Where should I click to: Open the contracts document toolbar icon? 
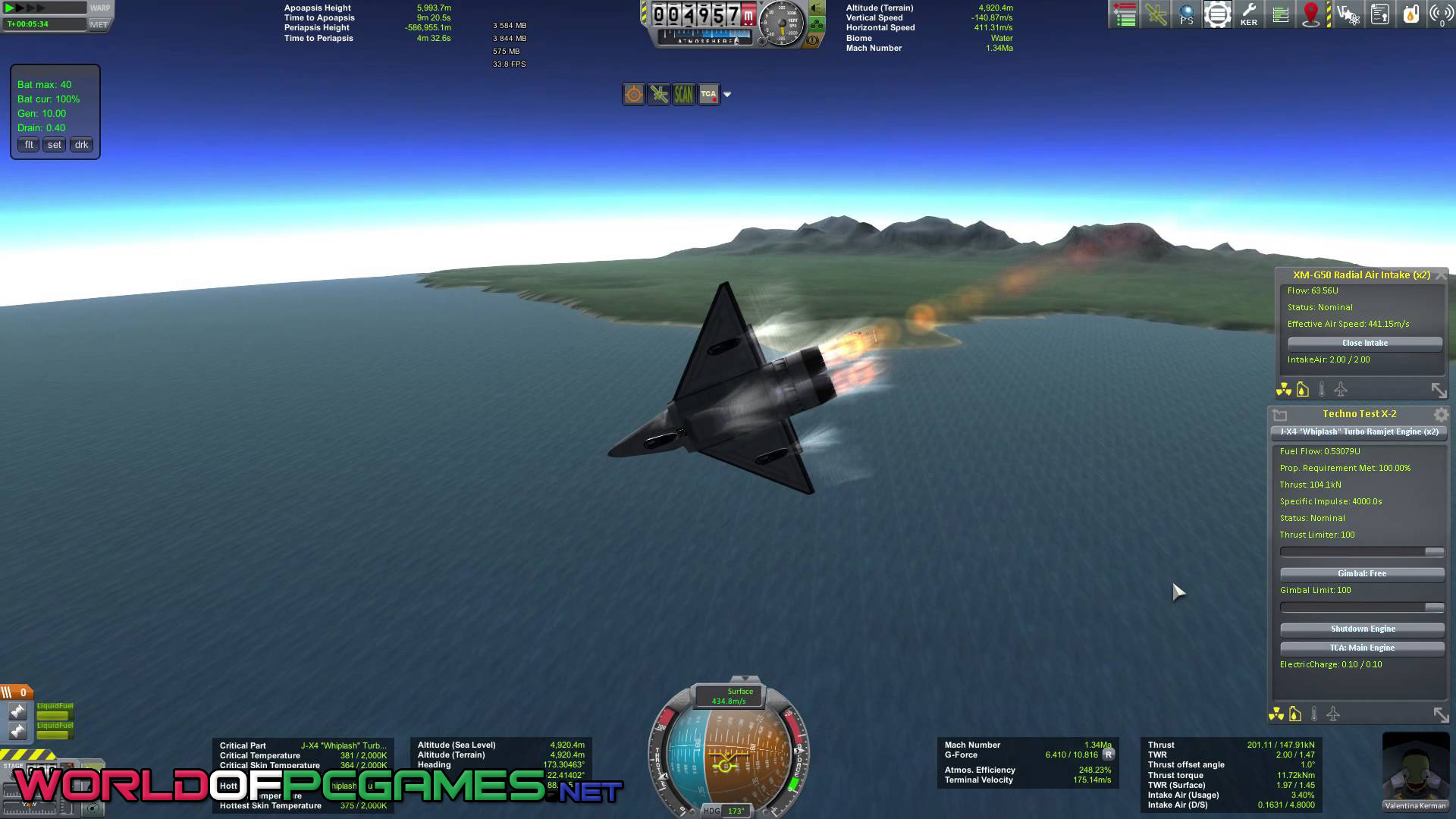(1379, 14)
